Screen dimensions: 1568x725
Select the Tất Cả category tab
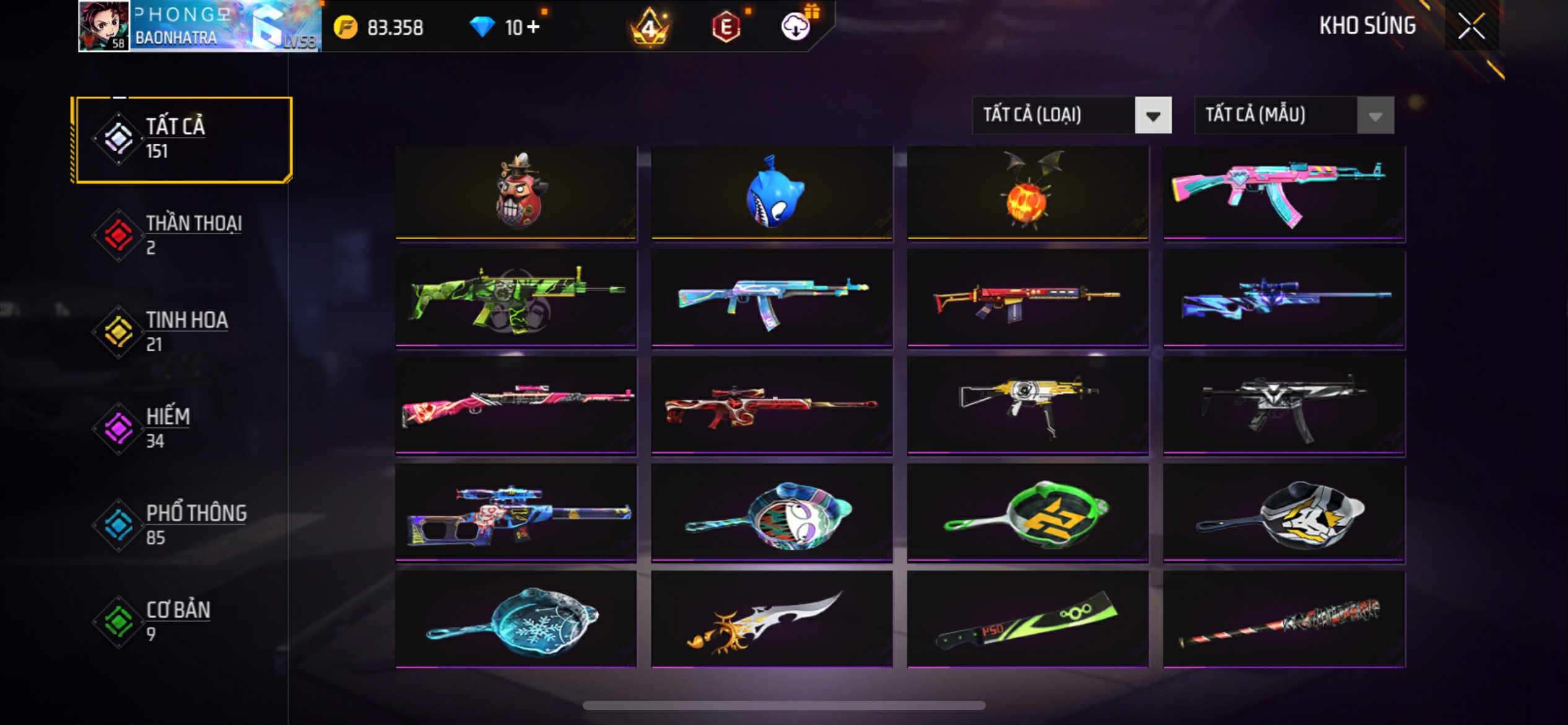(182, 139)
